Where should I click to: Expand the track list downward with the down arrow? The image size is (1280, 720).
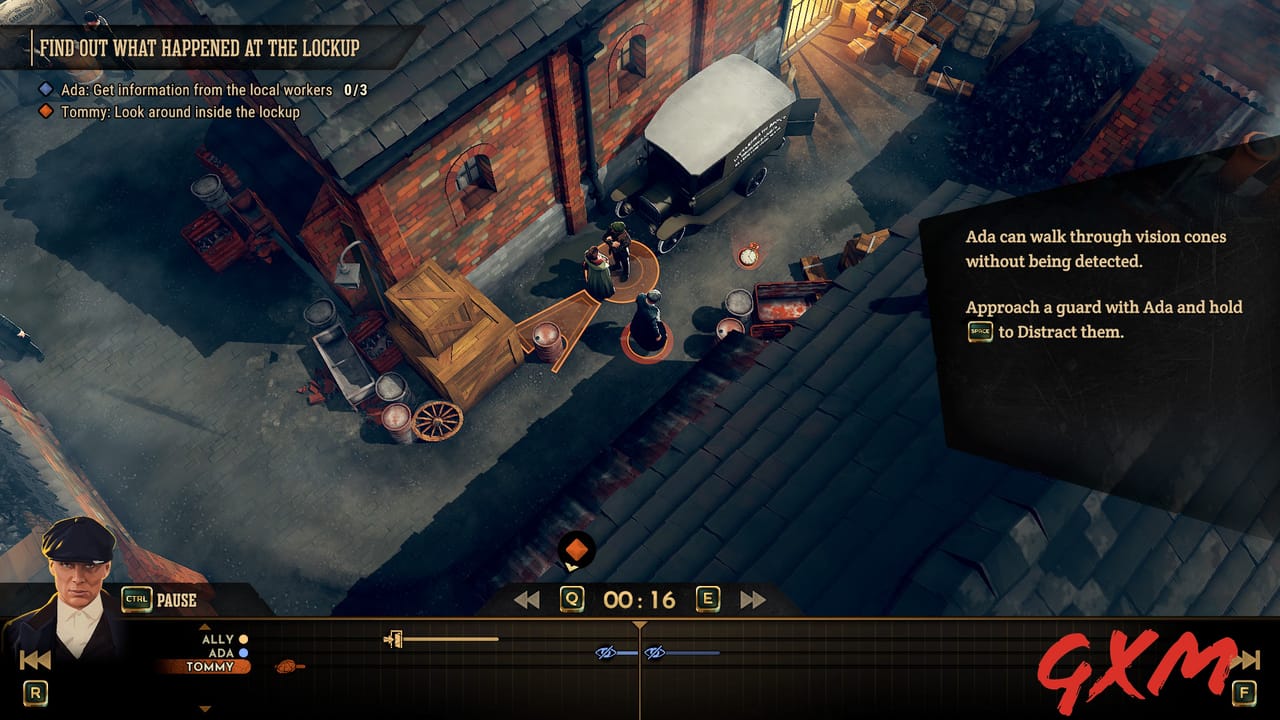[x=207, y=708]
